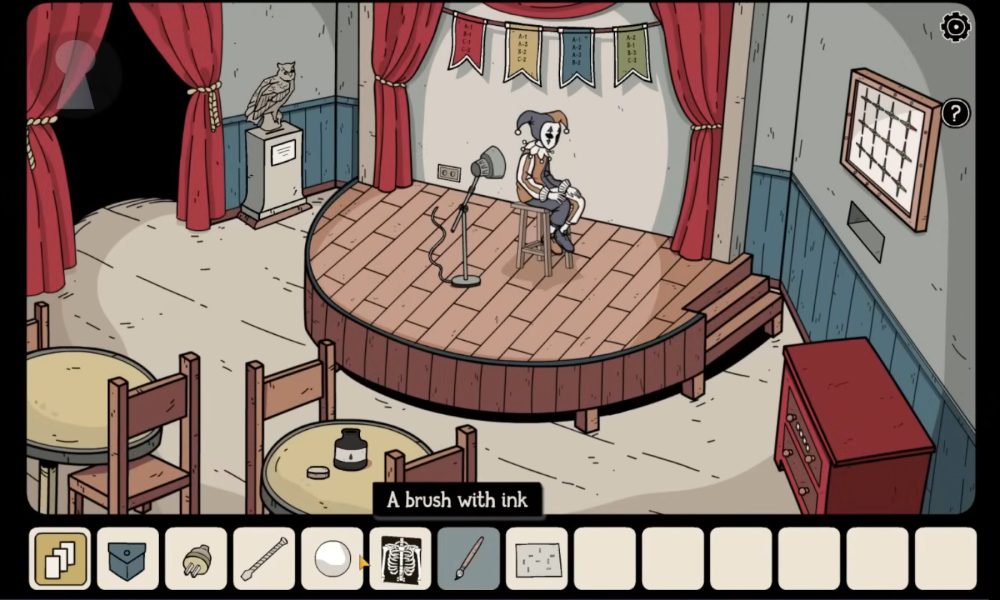Choose the white ball inventory item
1000x600 pixels.
click(x=332, y=558)
